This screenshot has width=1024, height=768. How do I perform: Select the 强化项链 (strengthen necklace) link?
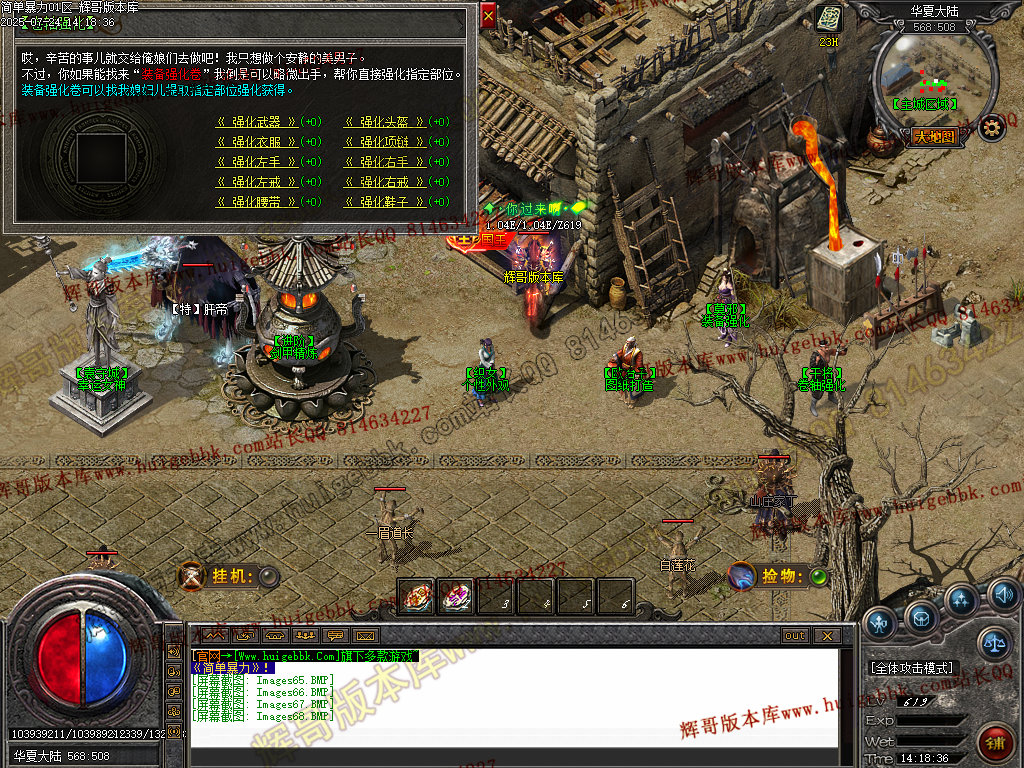[x=384, y=142]
